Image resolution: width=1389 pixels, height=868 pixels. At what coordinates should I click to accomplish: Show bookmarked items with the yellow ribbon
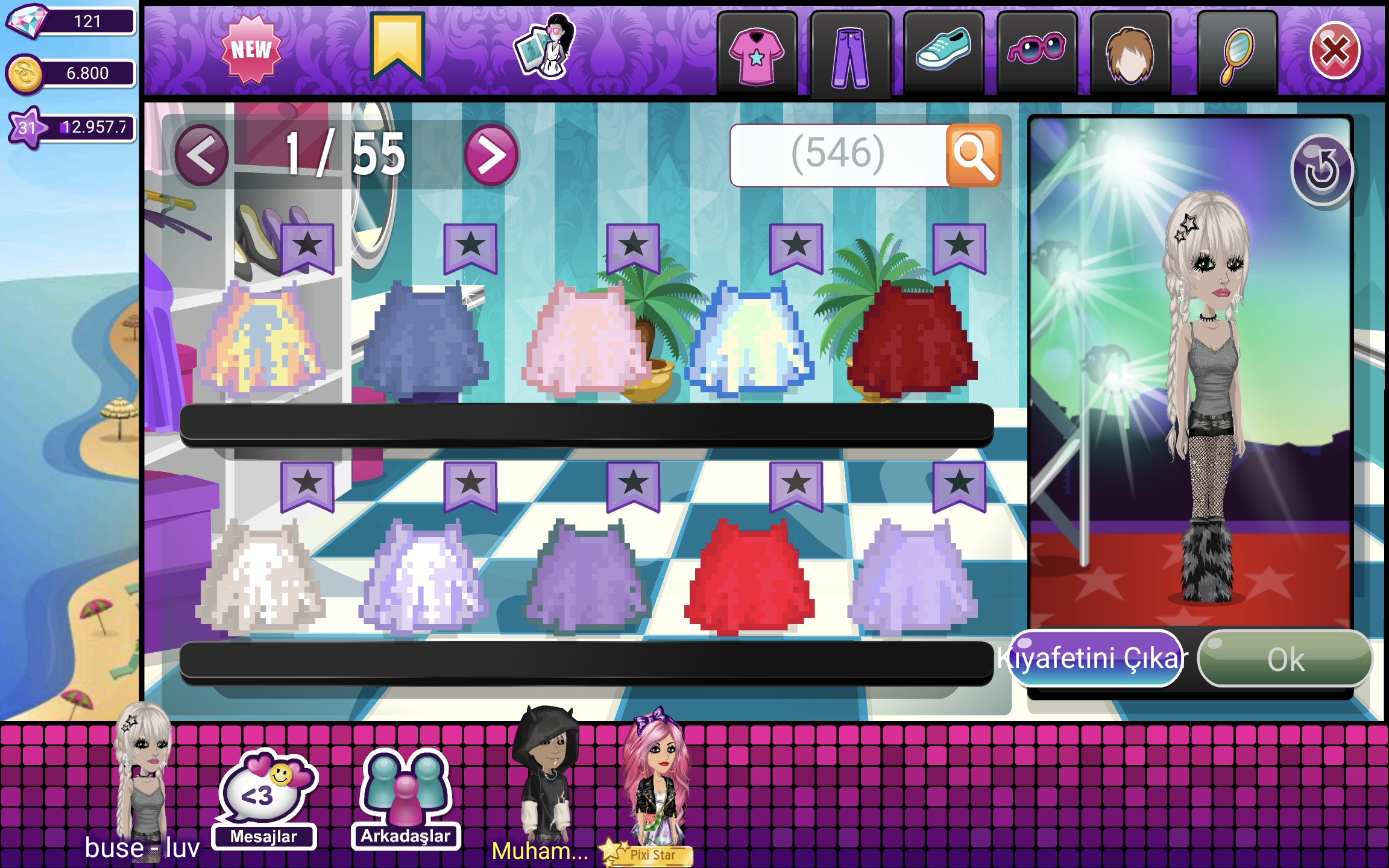pyautogui.click(x=397, y=47)
